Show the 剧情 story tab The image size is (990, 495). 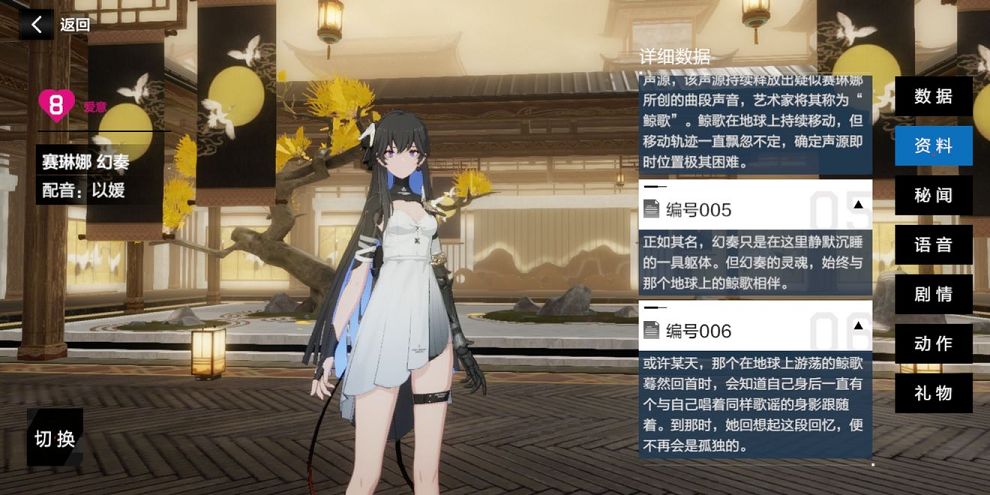point(933,294)
